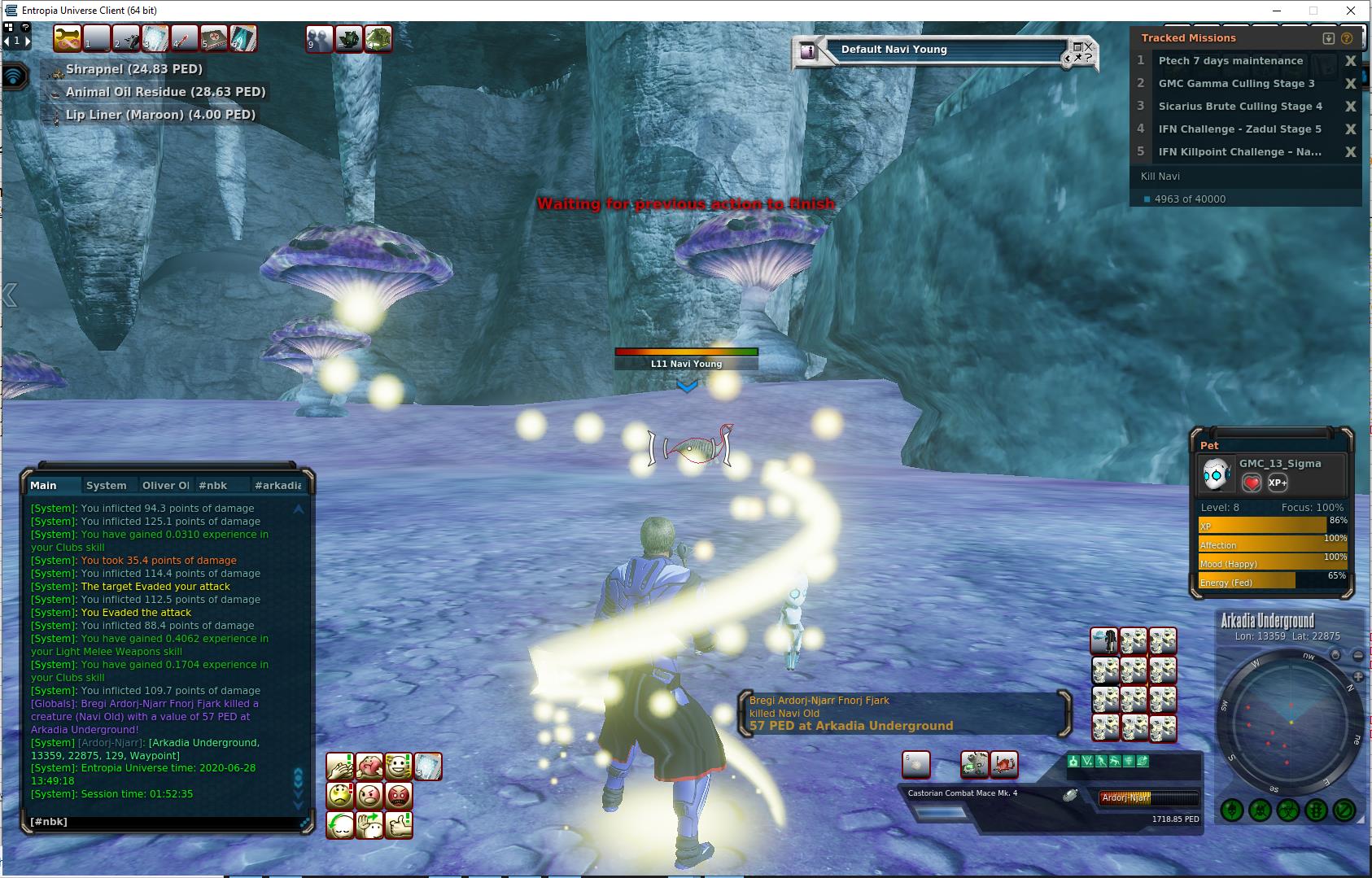Screen dimensions: 1372x878
Task: Expand the collapsed left side panel arrow
Action: pyautogui.click(x=9, y=295)
